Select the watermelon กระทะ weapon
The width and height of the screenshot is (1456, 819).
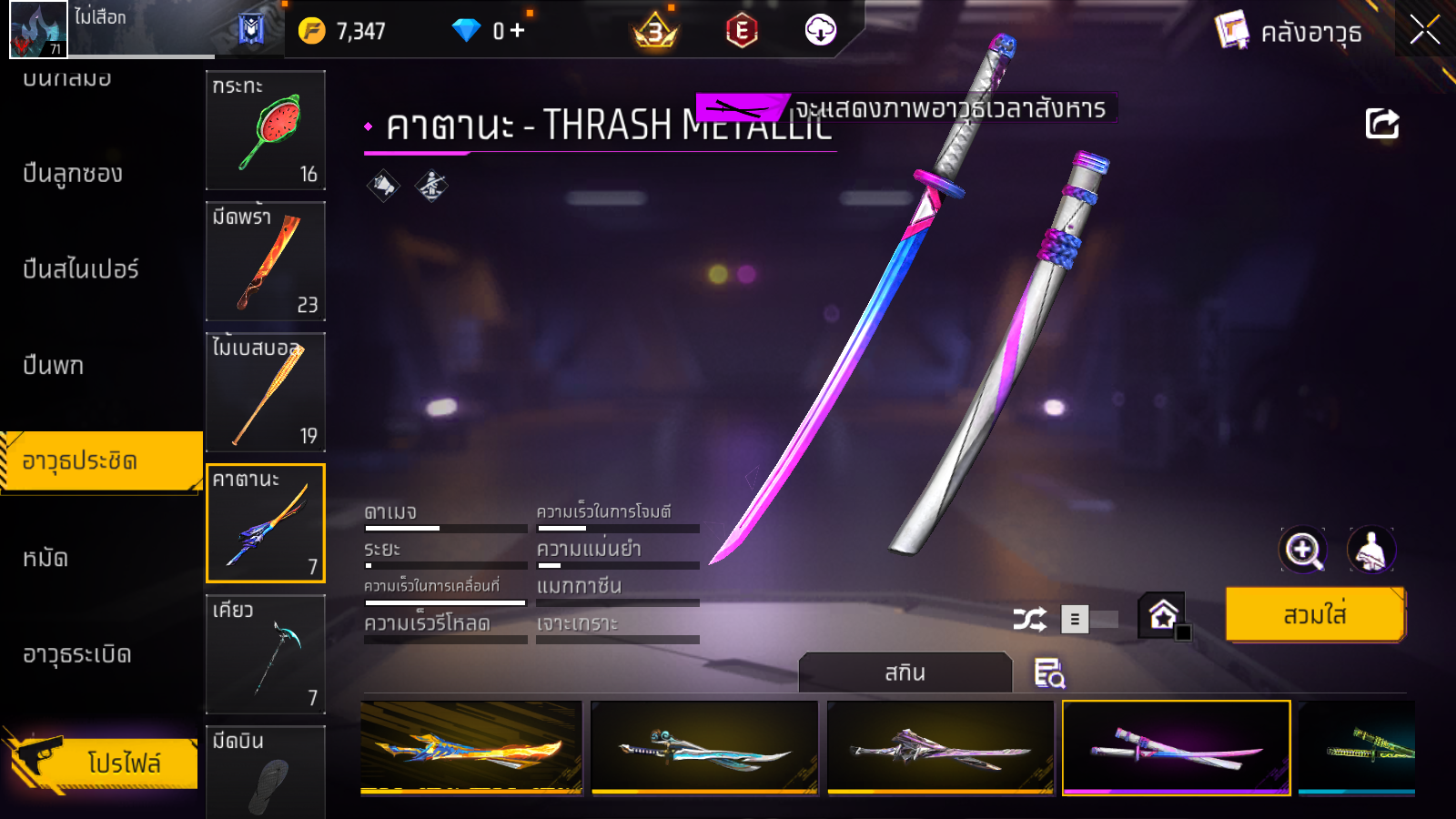[x=266, y=130]
